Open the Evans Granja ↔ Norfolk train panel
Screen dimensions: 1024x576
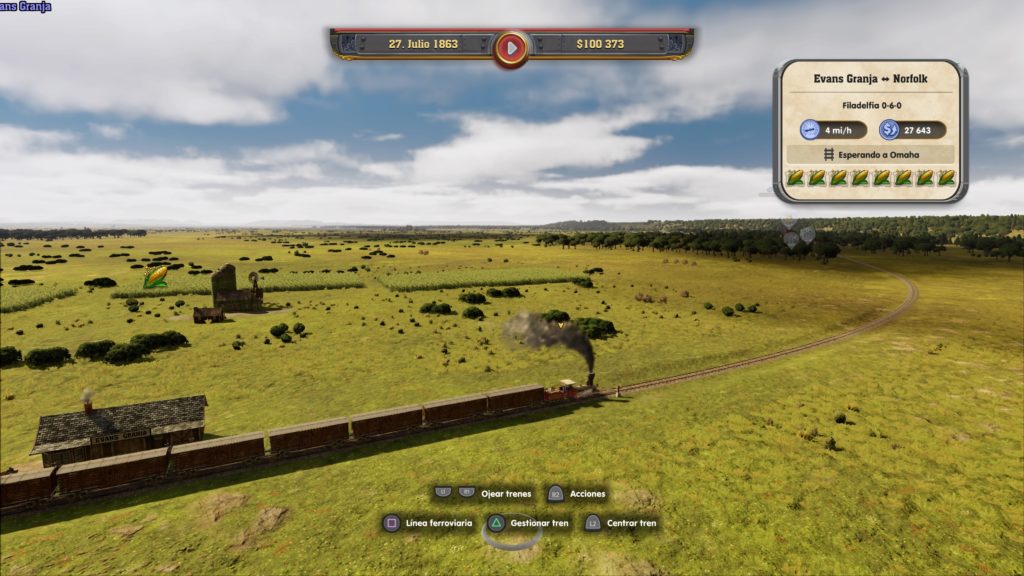coord(869,79)
